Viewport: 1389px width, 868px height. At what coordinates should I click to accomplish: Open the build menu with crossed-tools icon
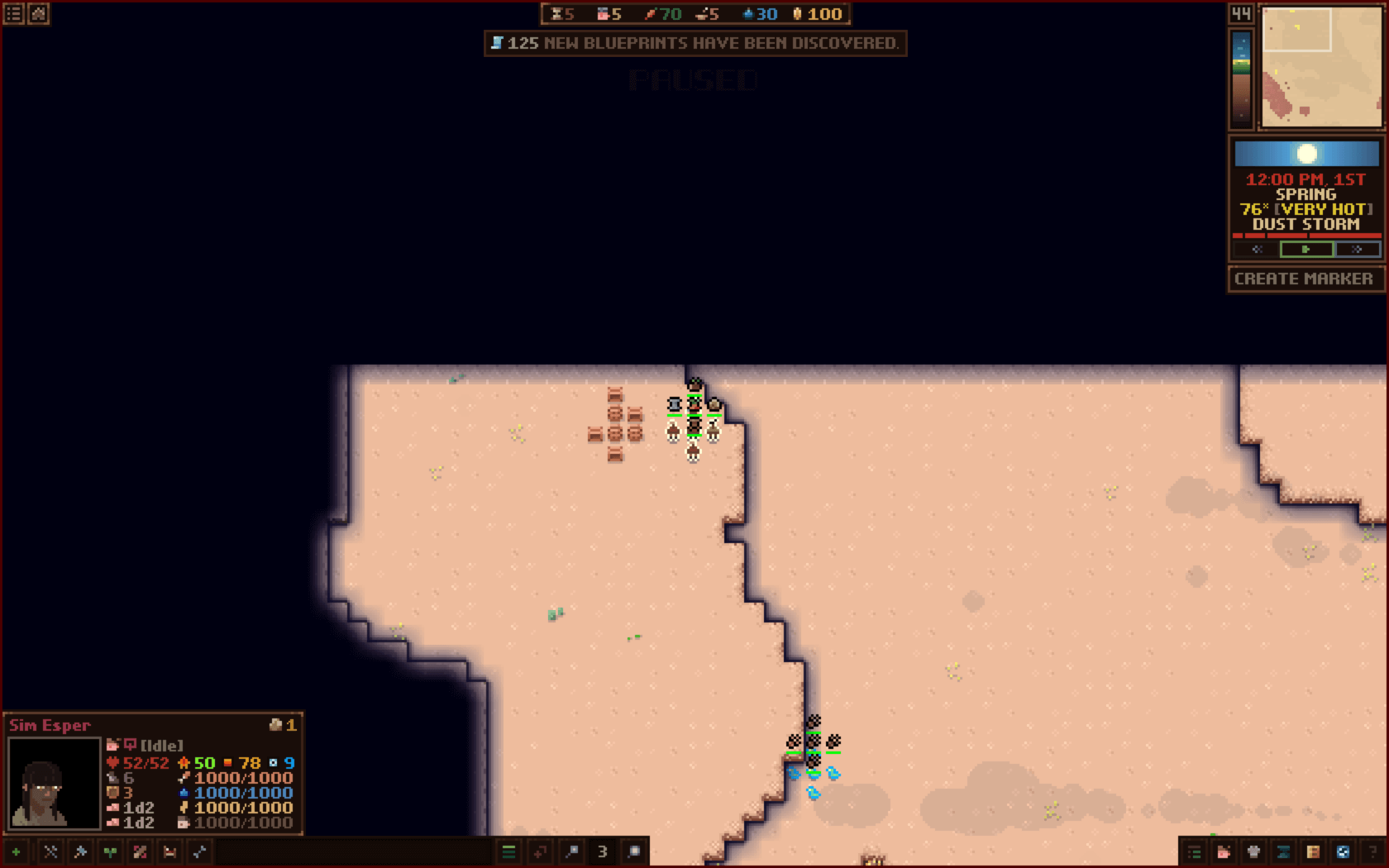point(50,851)
